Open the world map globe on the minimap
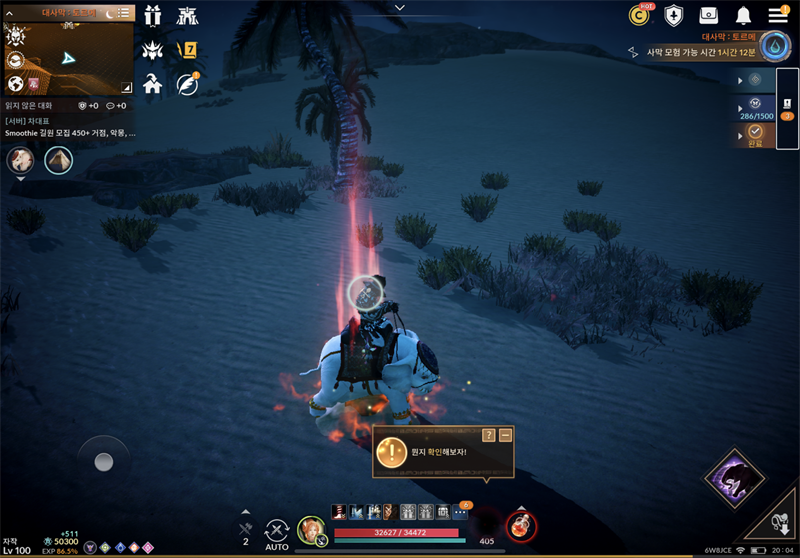 tap(15, 84)
